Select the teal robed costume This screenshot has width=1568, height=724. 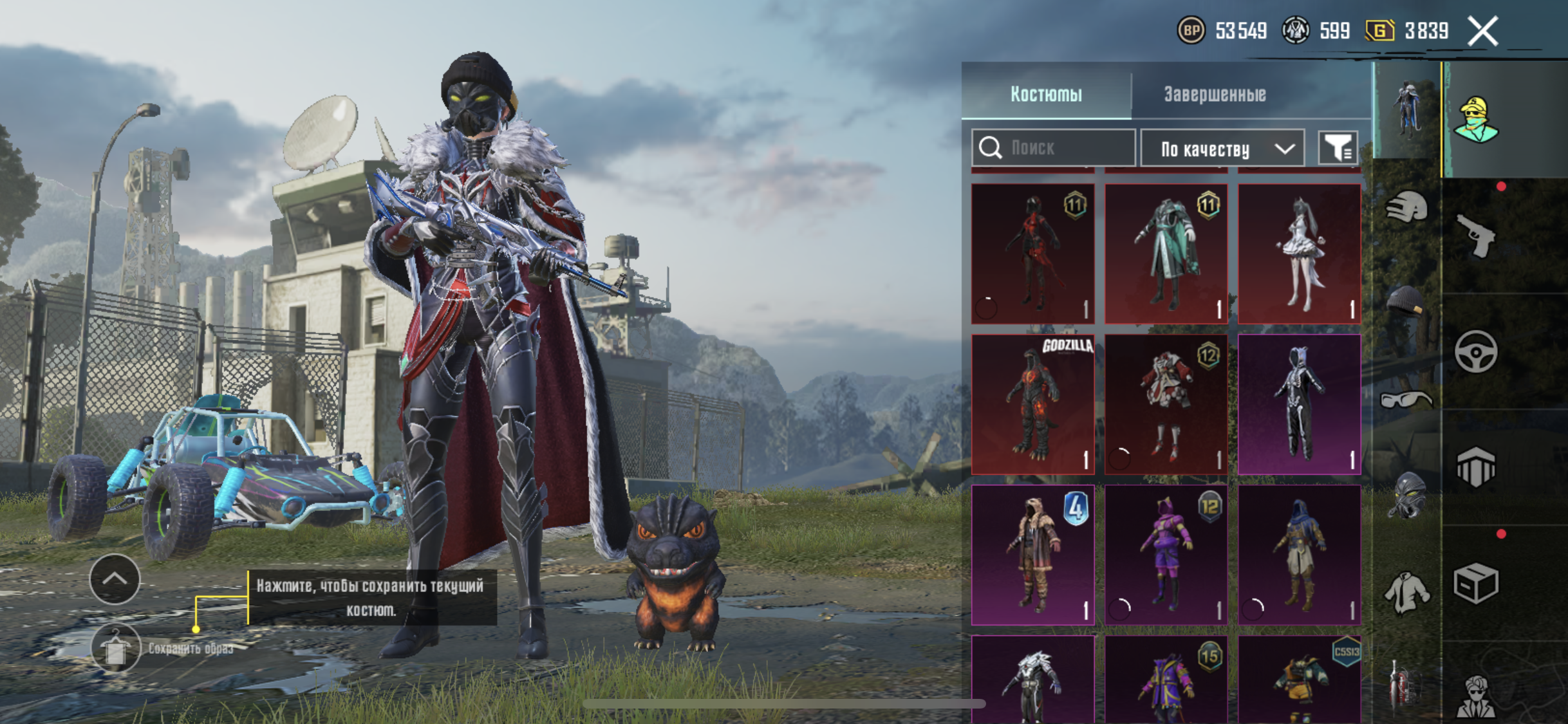(1166, 254)
